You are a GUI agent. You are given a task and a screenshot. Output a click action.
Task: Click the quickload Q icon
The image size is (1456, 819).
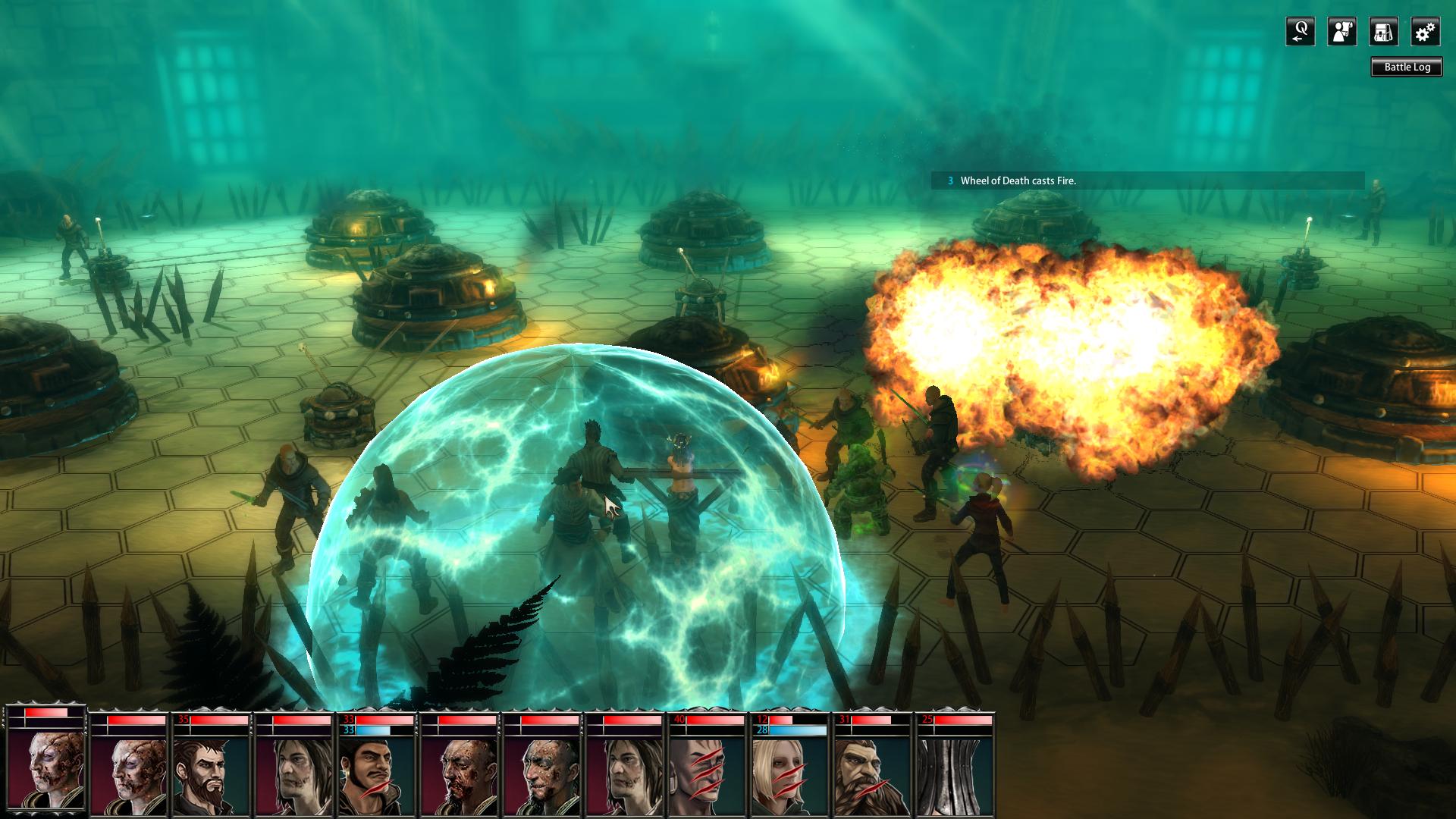coord(1300,33)
